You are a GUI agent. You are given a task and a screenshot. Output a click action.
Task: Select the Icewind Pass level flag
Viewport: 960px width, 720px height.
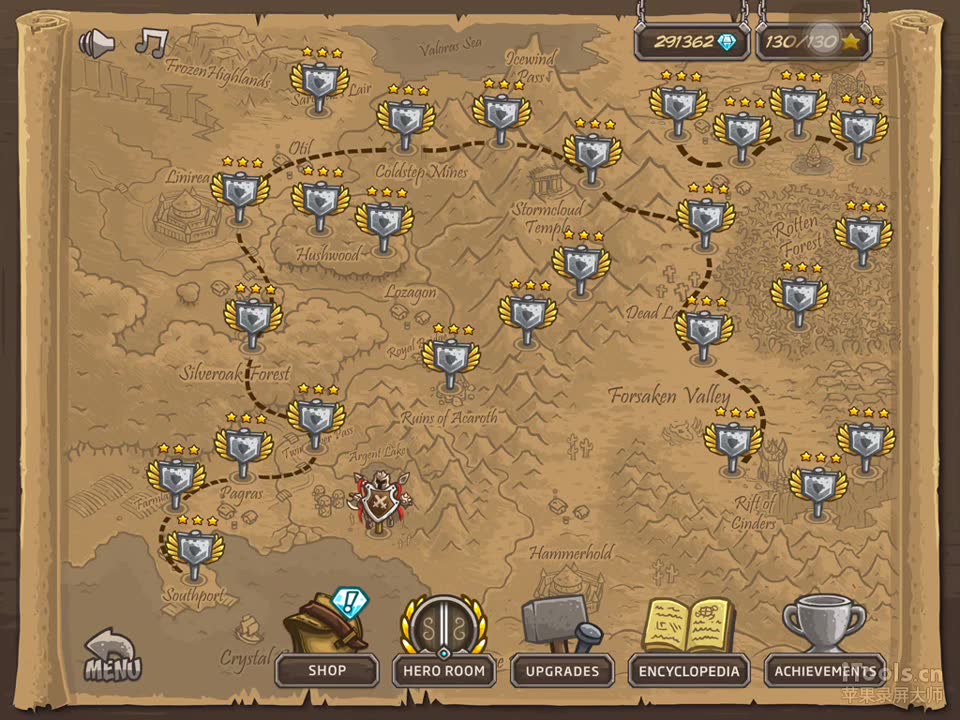click(x=501, y=112)
